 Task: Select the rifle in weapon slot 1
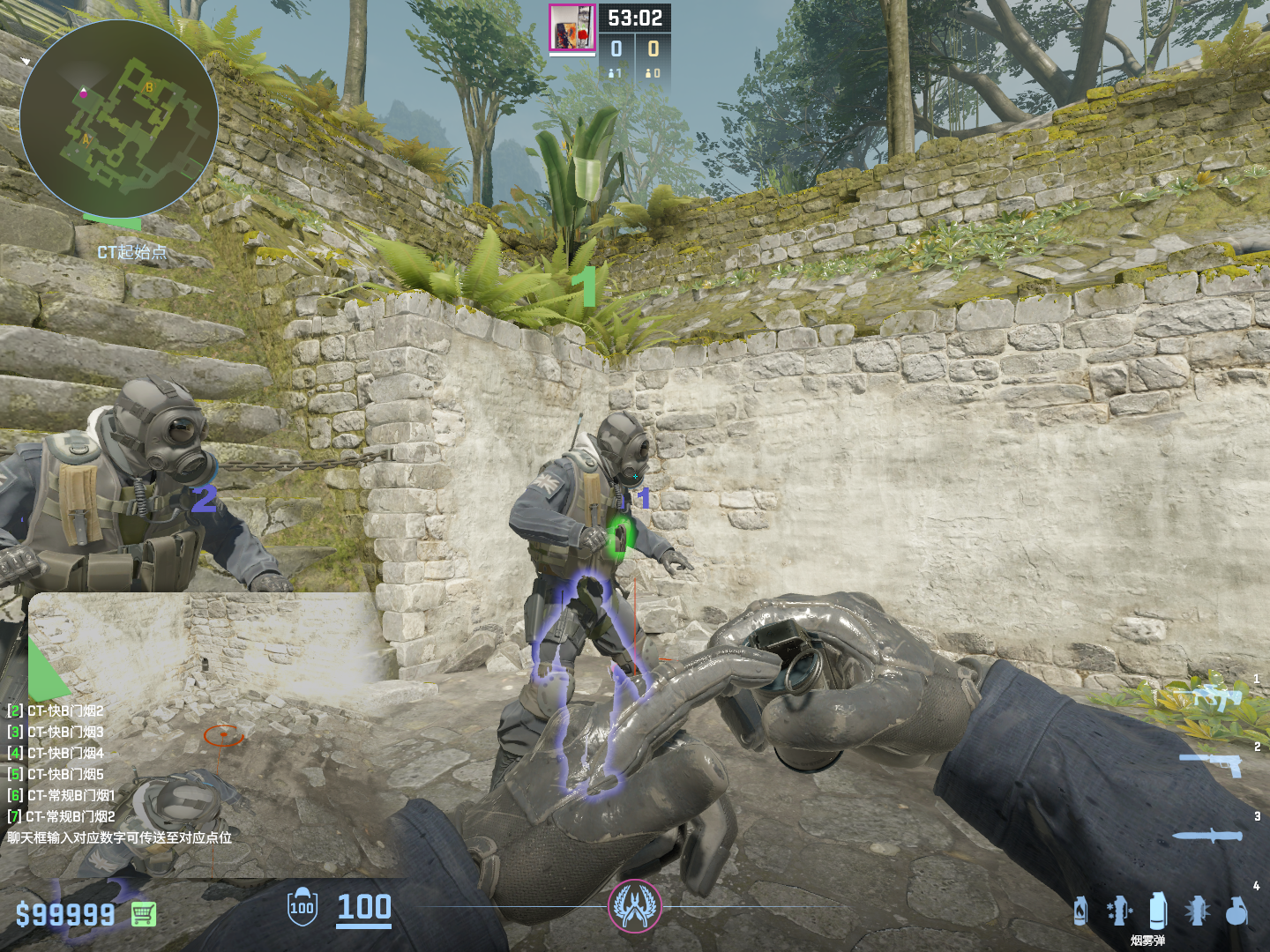[x=1217, y=697]
